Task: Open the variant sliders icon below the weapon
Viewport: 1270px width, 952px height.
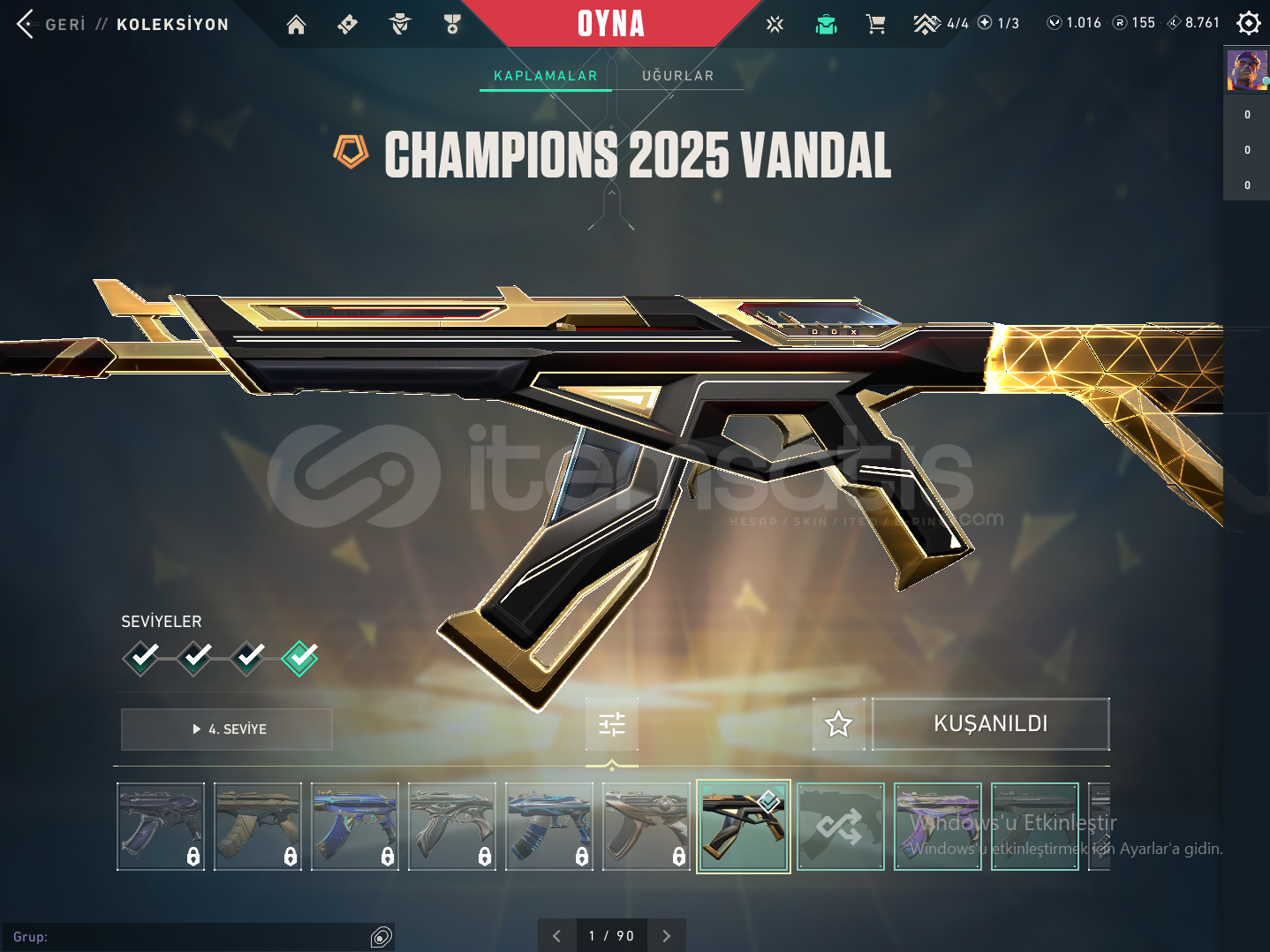Action: [611, 723]
